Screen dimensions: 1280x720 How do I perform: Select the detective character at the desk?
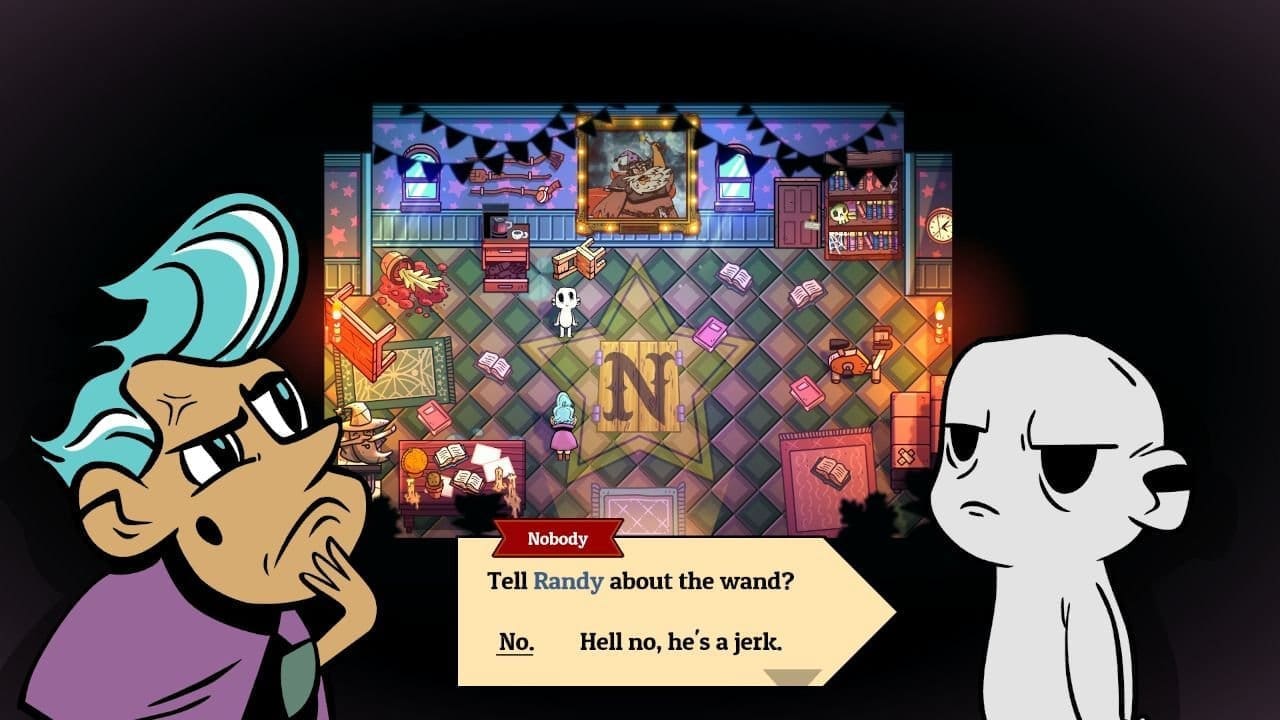coord(365,440)
